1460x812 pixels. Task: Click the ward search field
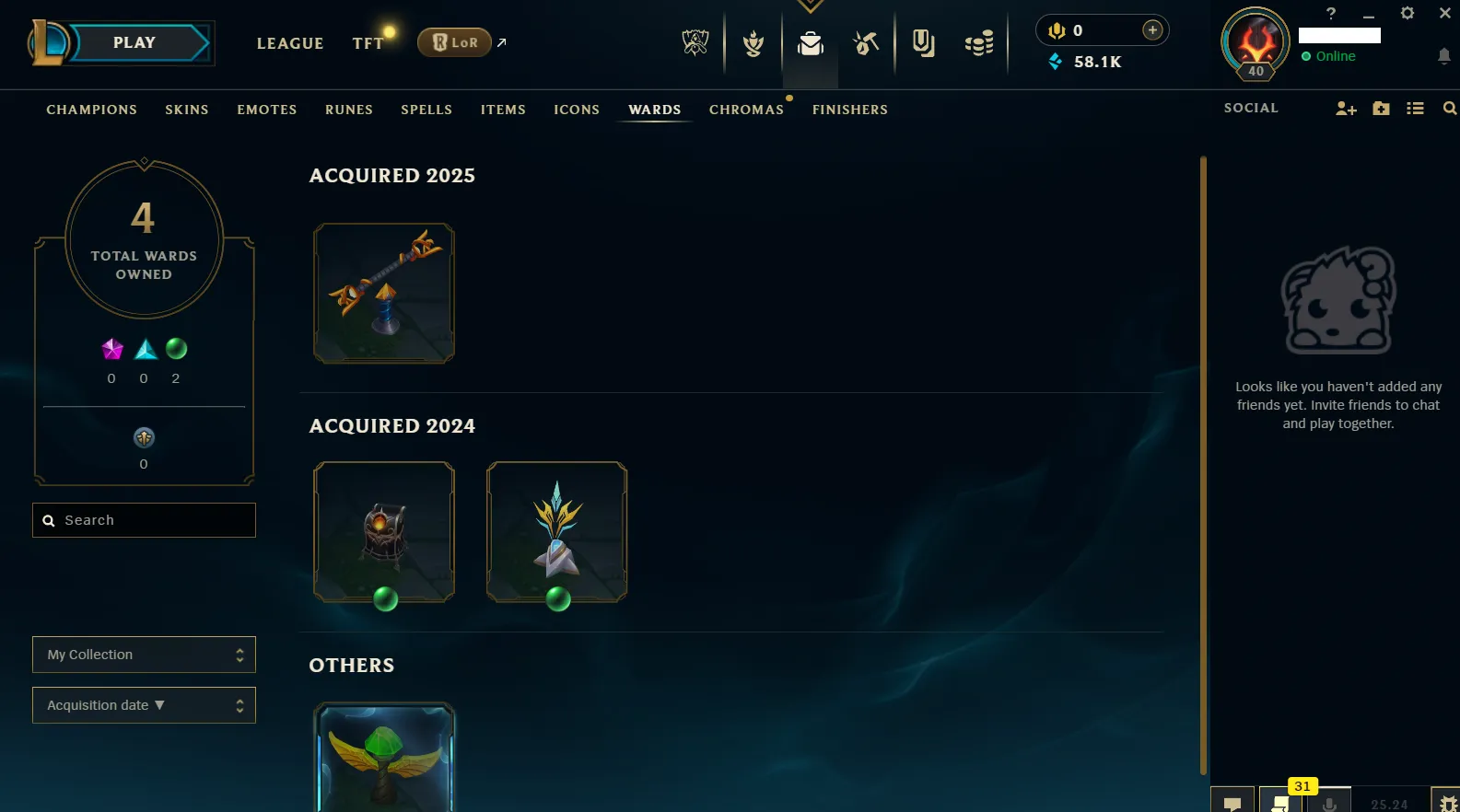(x=145, y=520)
